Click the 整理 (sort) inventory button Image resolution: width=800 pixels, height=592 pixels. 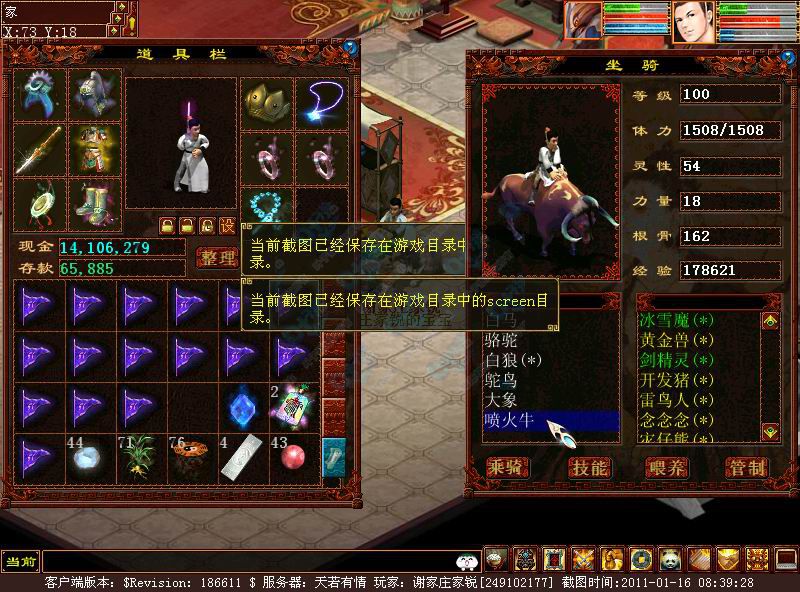coord(216,258)
